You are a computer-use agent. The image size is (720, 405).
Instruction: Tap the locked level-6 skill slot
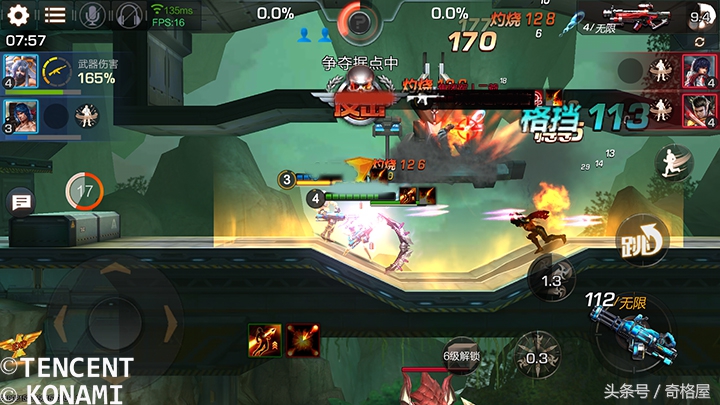462,356
